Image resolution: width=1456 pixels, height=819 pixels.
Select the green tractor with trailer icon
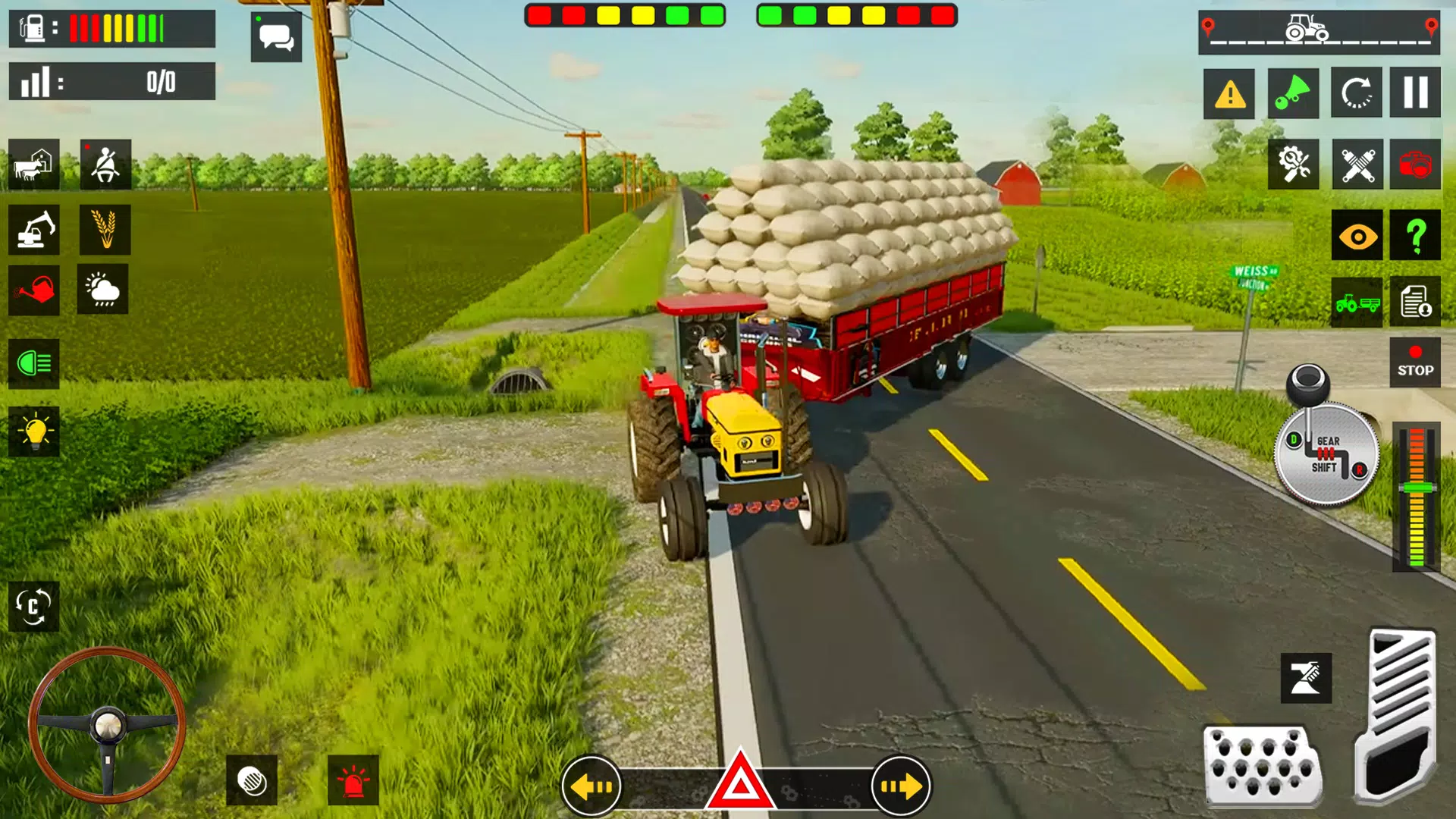click(1357, 303)
